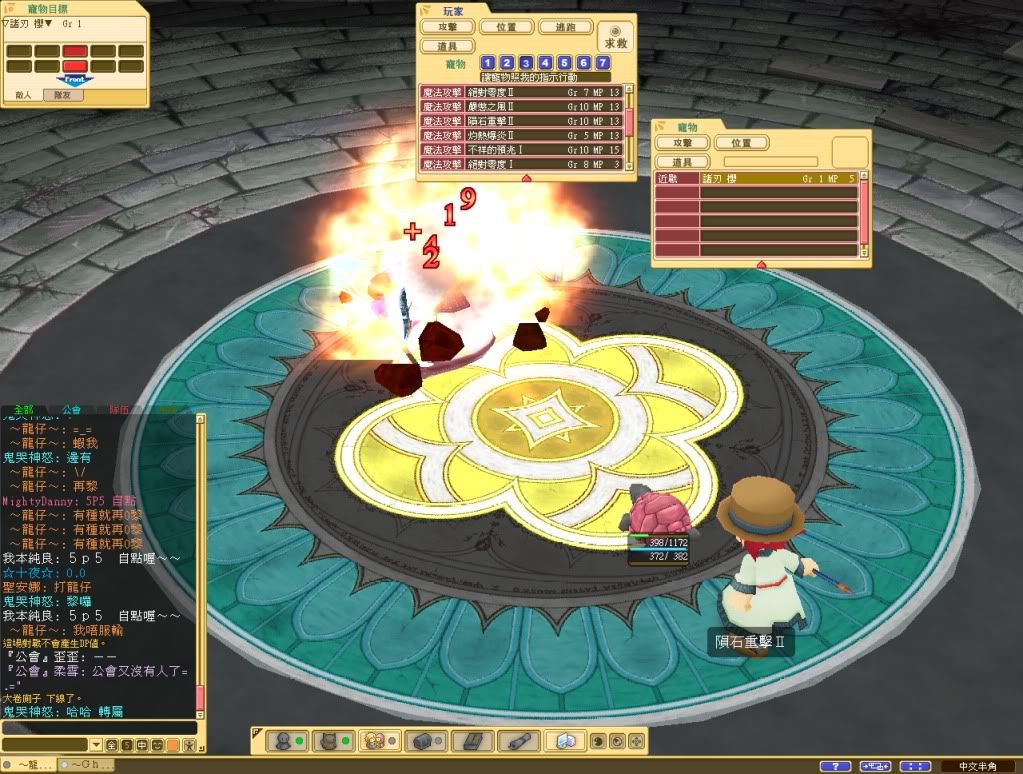
Task: Focus the chat text input field
Action: (98, 728)
